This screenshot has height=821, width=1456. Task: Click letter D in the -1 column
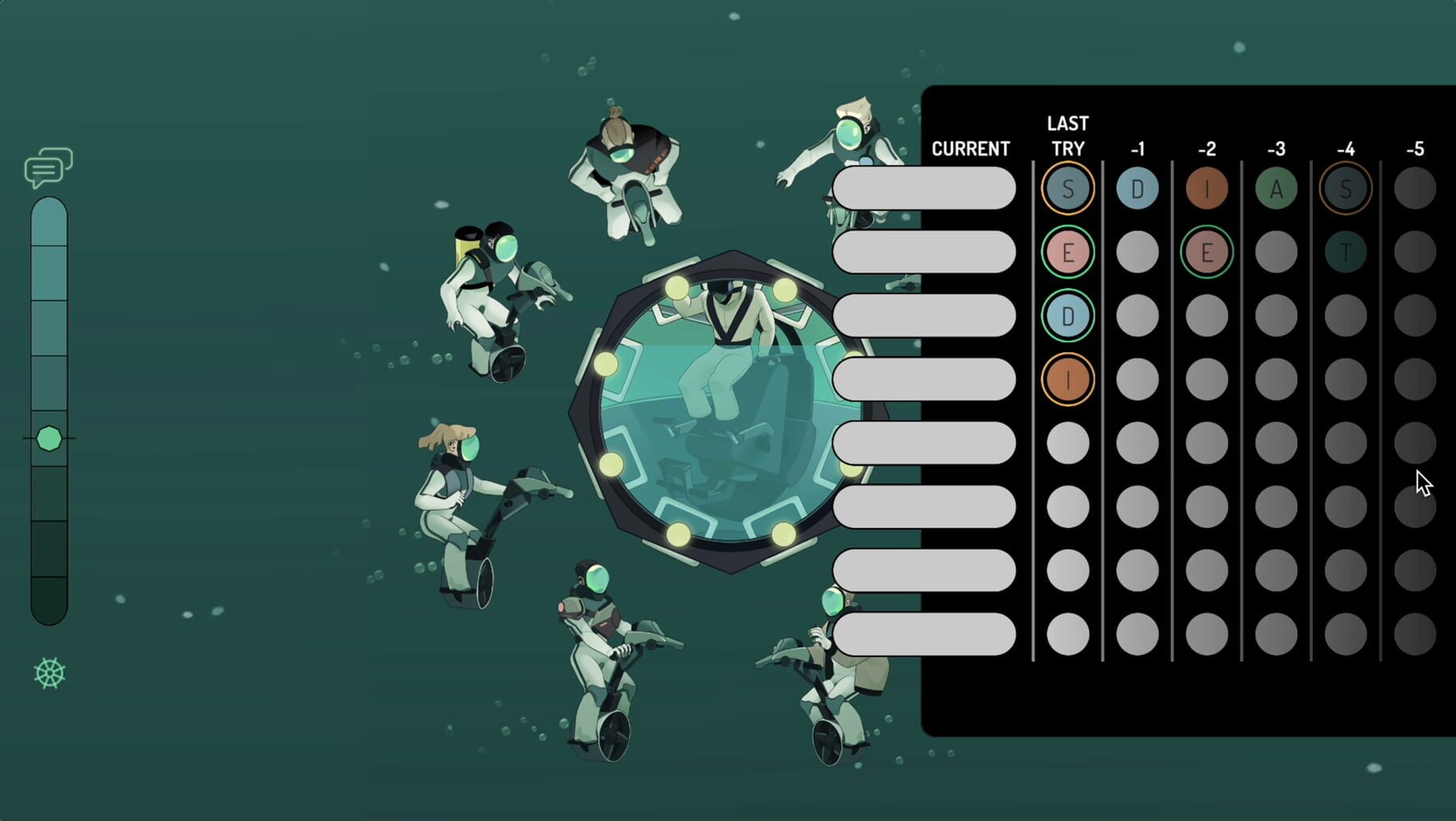pyautogui.click(x=1137, y=189)
